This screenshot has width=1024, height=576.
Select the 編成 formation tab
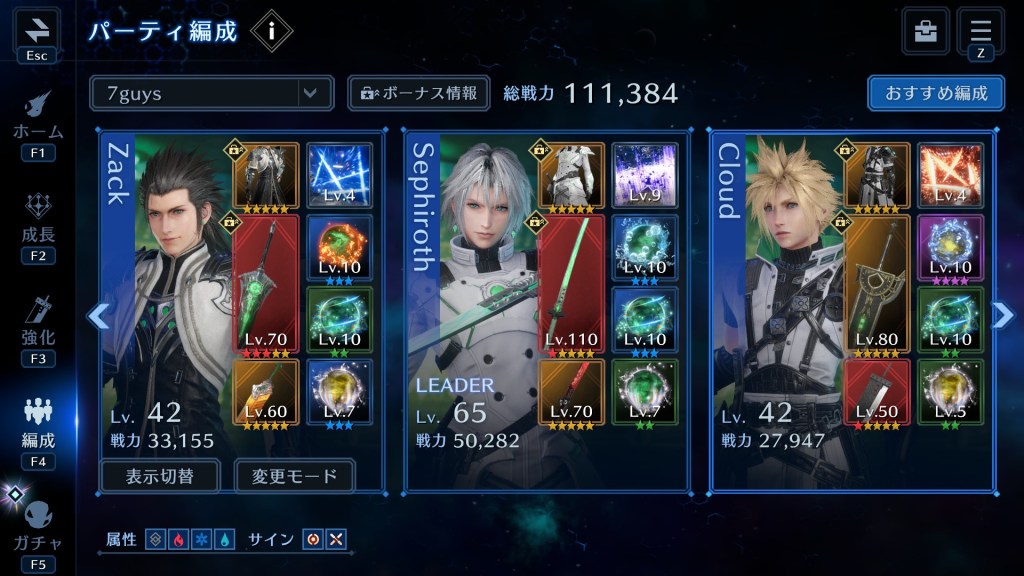[x=38, y=428]
